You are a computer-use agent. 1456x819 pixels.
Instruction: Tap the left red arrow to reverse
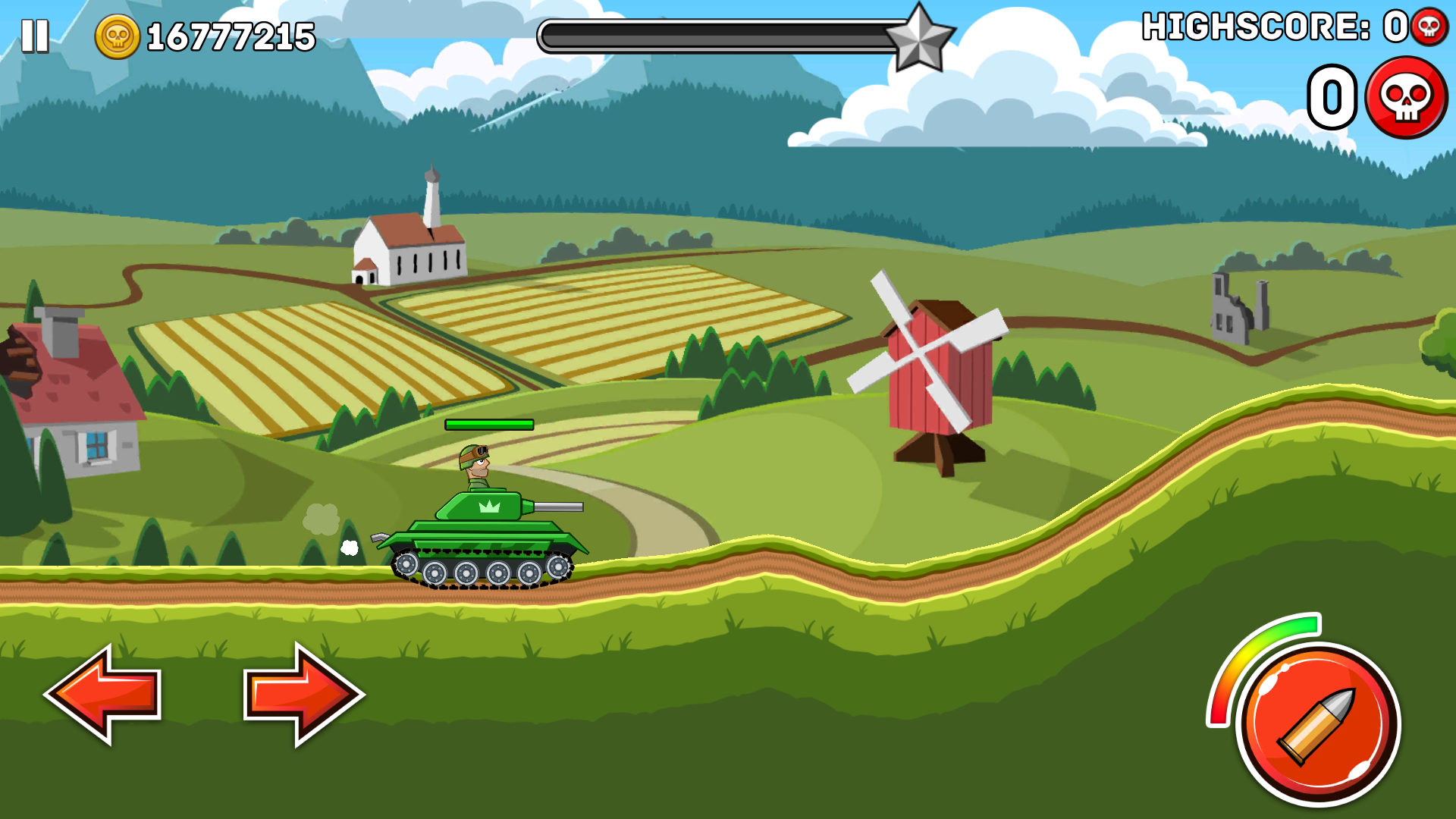104,694
